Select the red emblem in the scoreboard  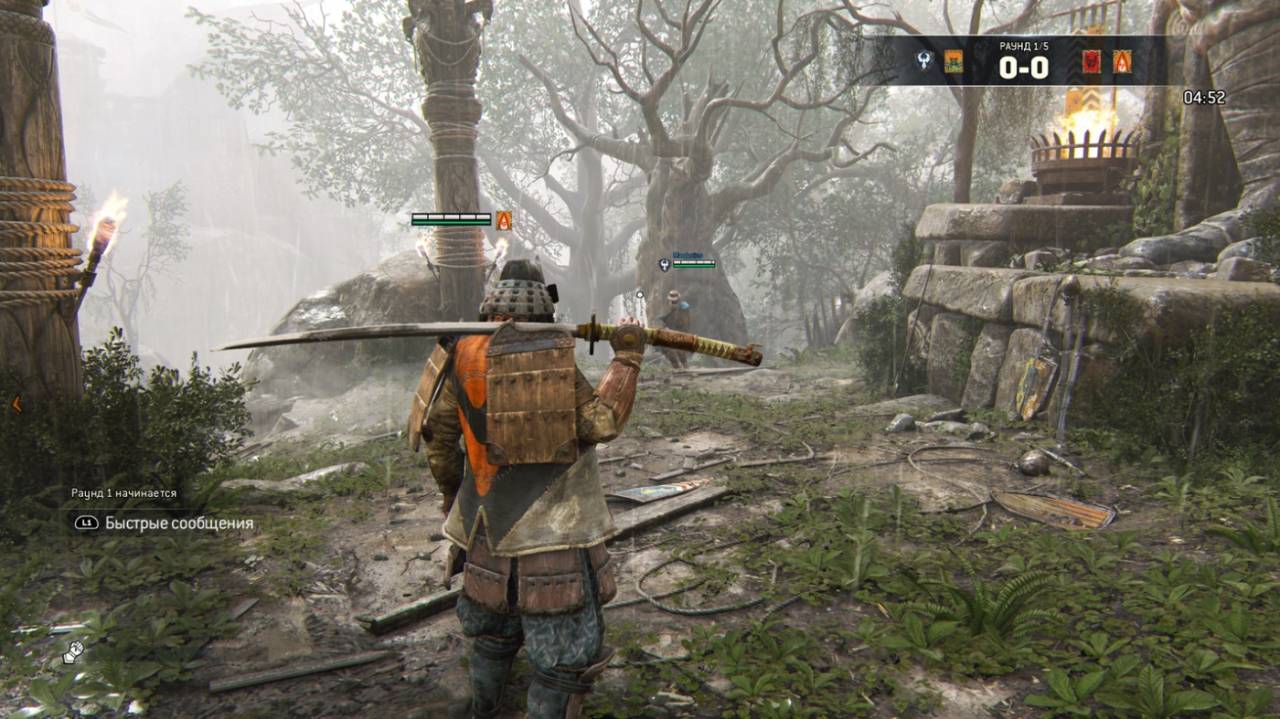tap(1091, 61)
